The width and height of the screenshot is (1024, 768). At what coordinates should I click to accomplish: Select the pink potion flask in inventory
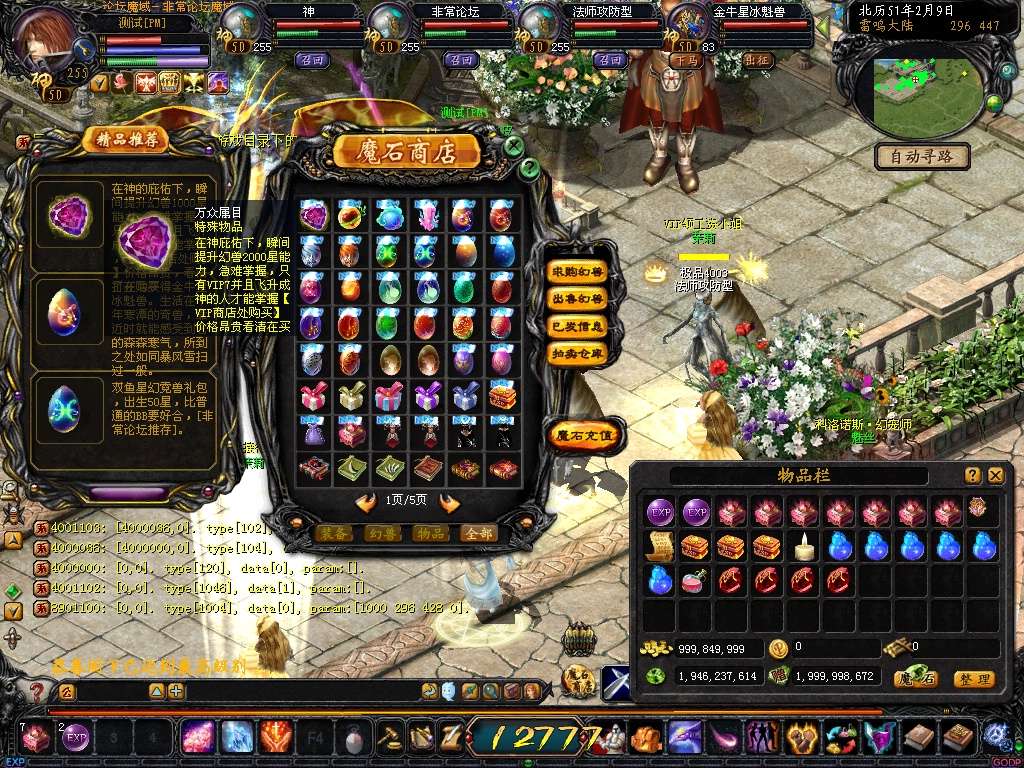(695, 580)
